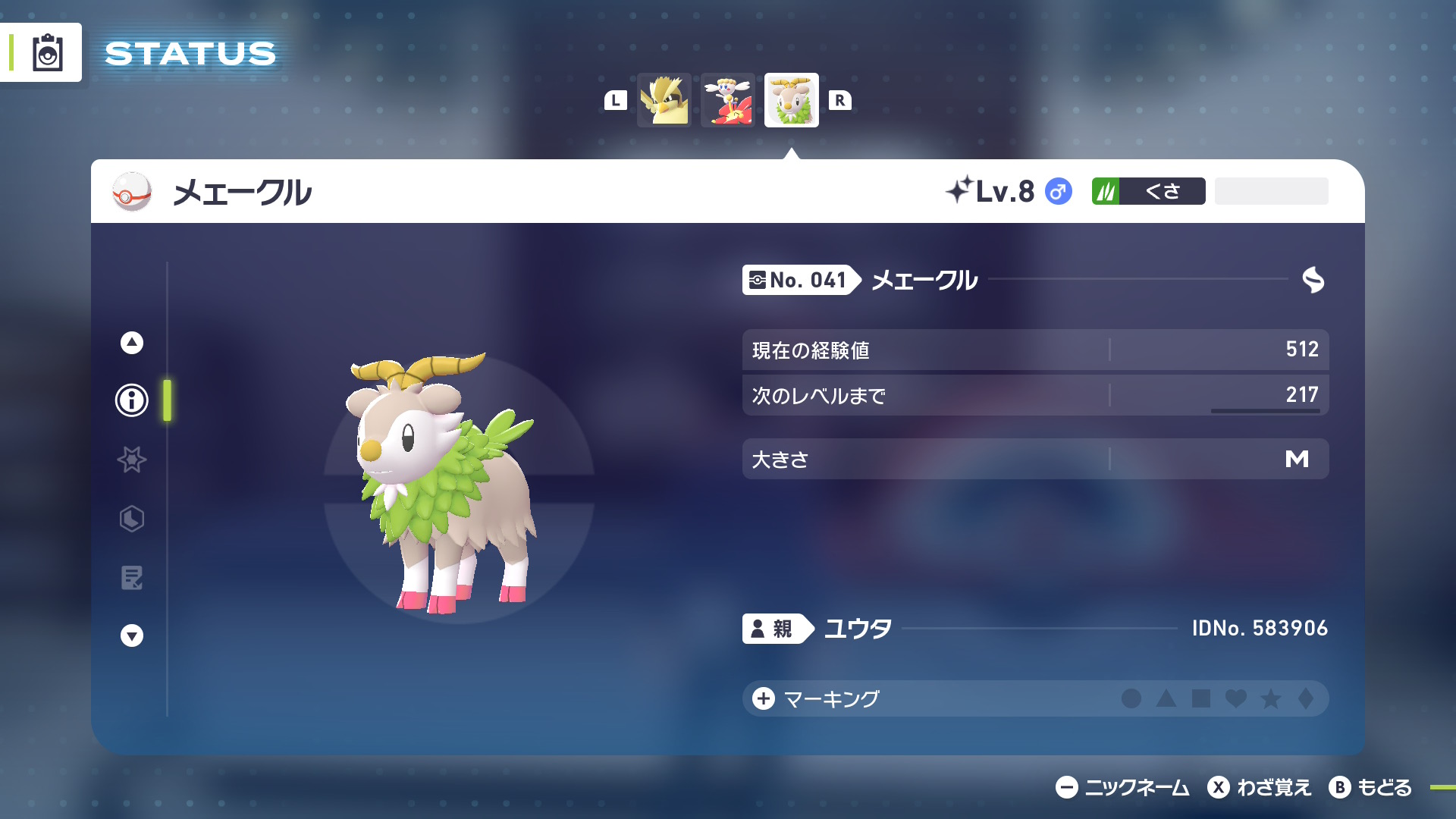Click the experience progress bar under 217
The height and width of the screenshot is (819, 1456).
pyautogui.click(x=1265, y=410)
